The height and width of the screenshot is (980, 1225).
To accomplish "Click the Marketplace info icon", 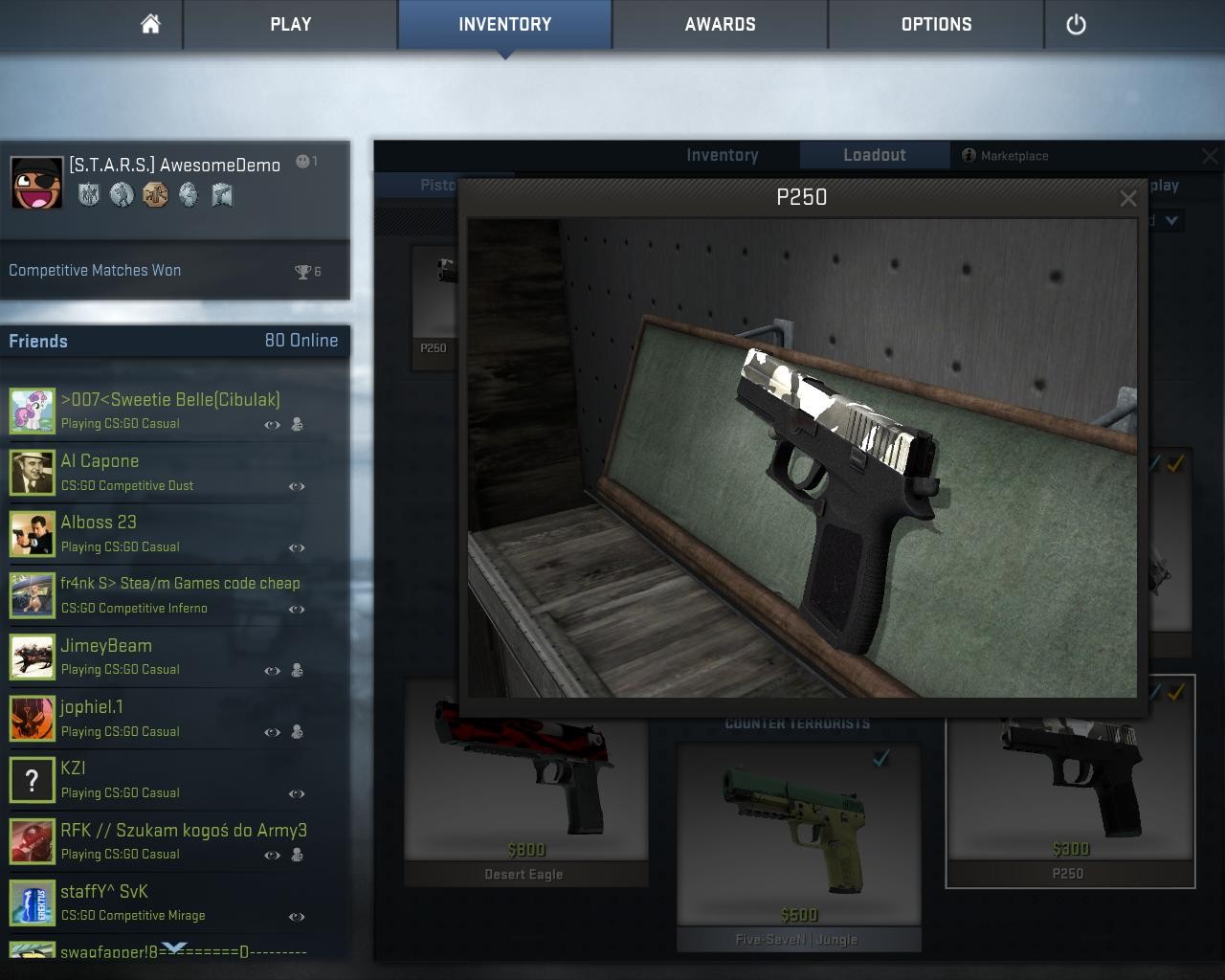I will pyautogui.click(x=968, y=155).
